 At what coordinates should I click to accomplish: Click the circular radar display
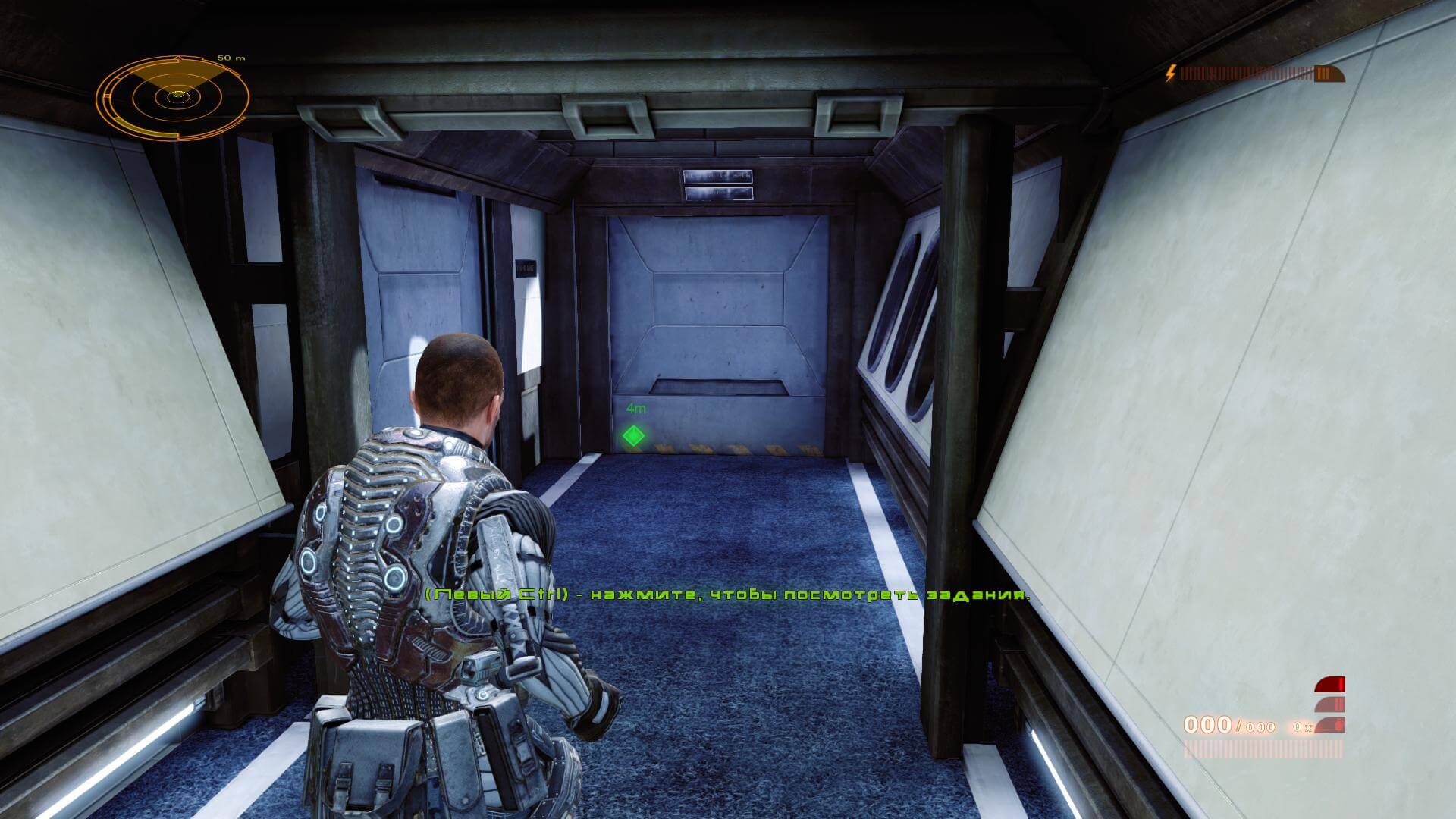174,96
